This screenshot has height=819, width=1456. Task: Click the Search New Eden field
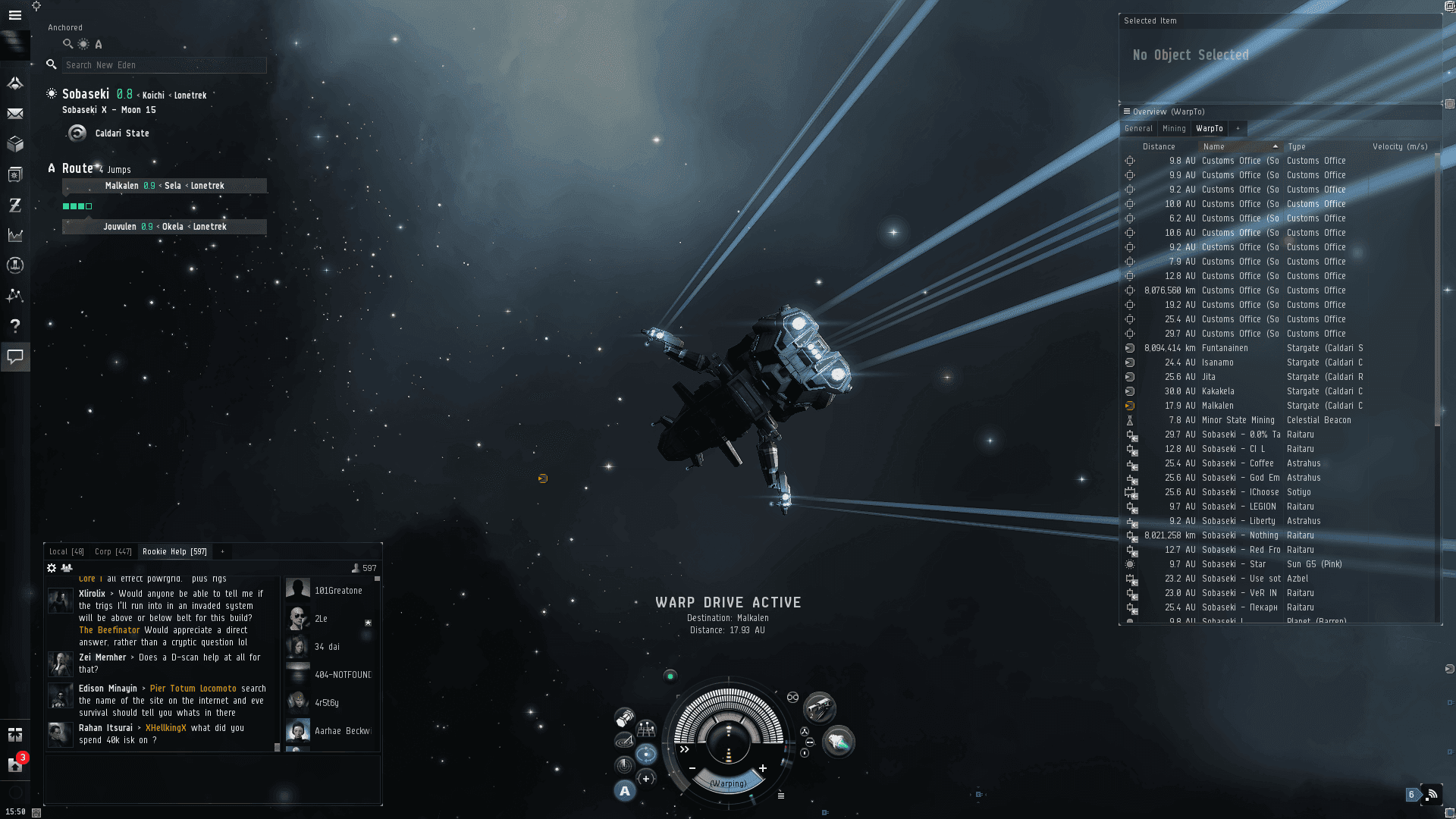(x=164, y=65)
